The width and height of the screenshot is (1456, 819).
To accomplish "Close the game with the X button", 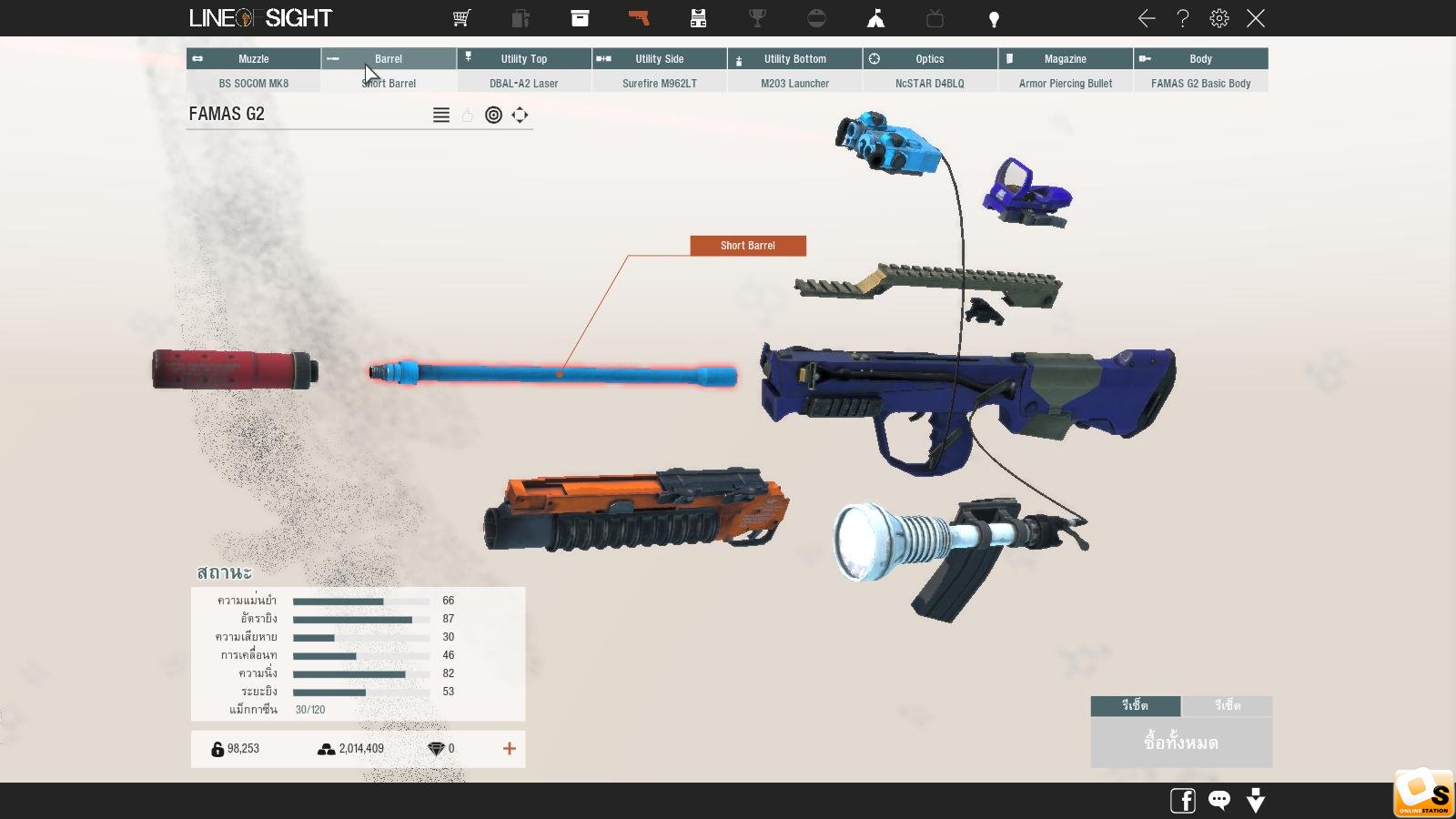I will [1256, 18].
